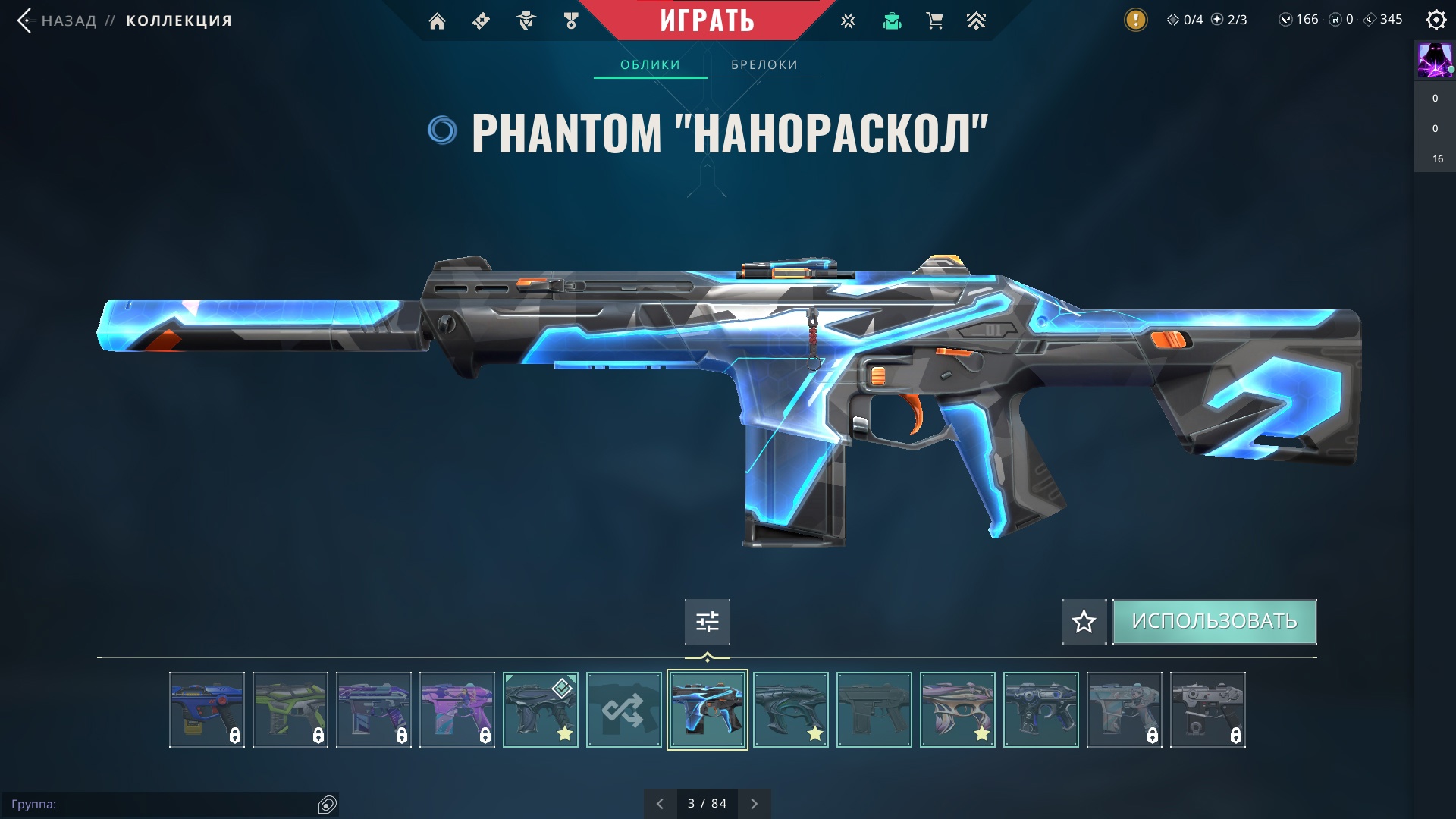
Task: Open the player avatar in social panel
Action: [x=1434, y=61]
